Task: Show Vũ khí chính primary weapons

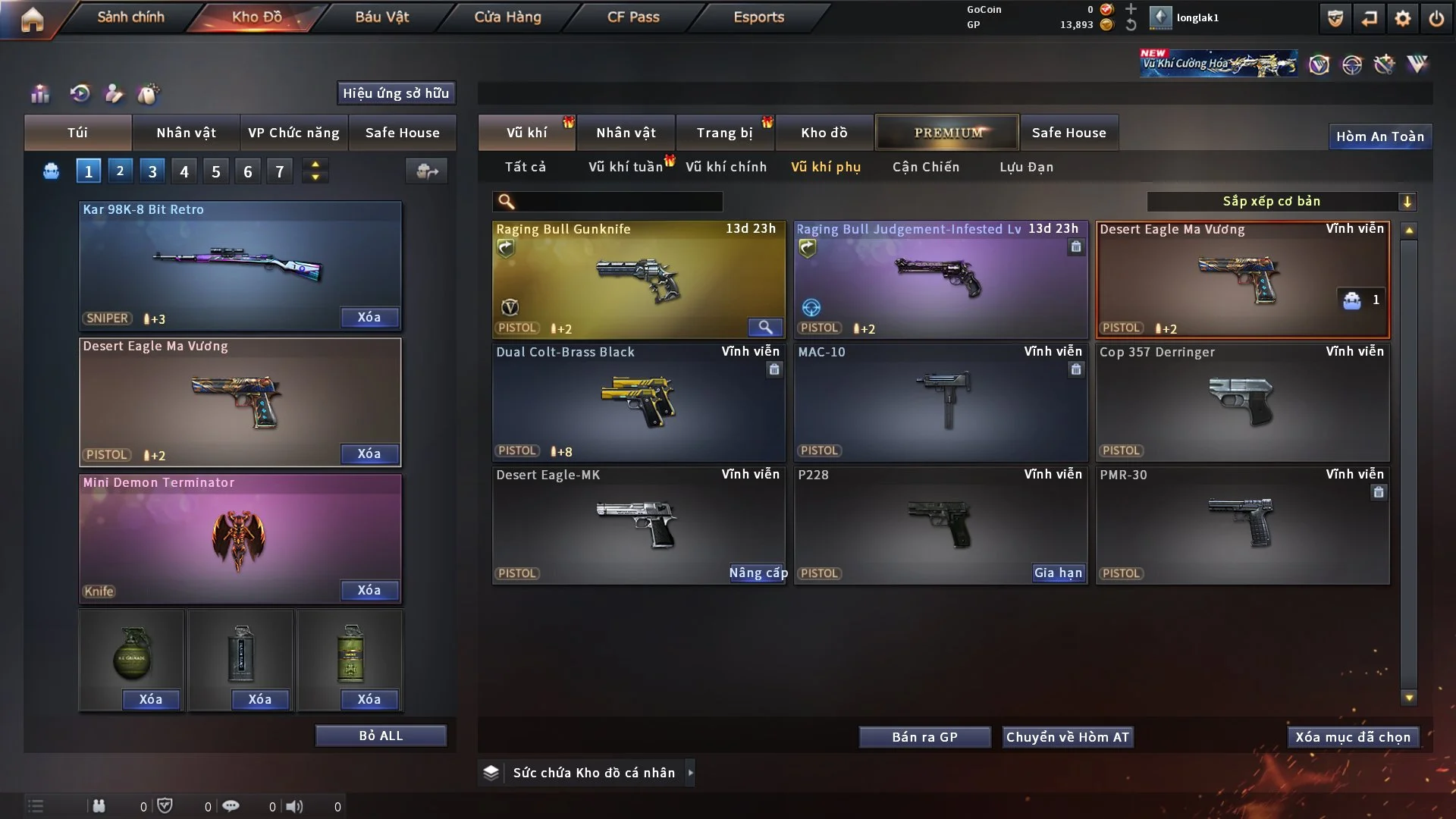Action: (x=726, y=167)
